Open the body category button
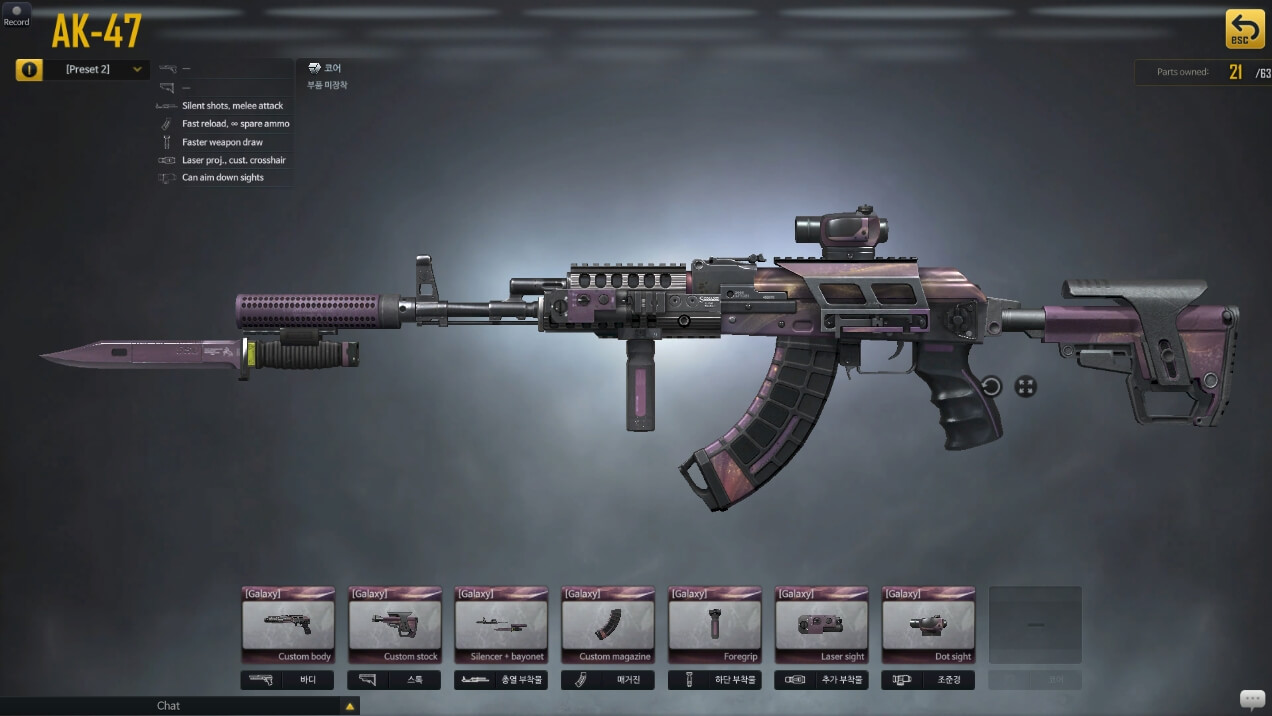The width and height of the screenshot is (1272, 716). pyautogui.click(x=288, y=680)
